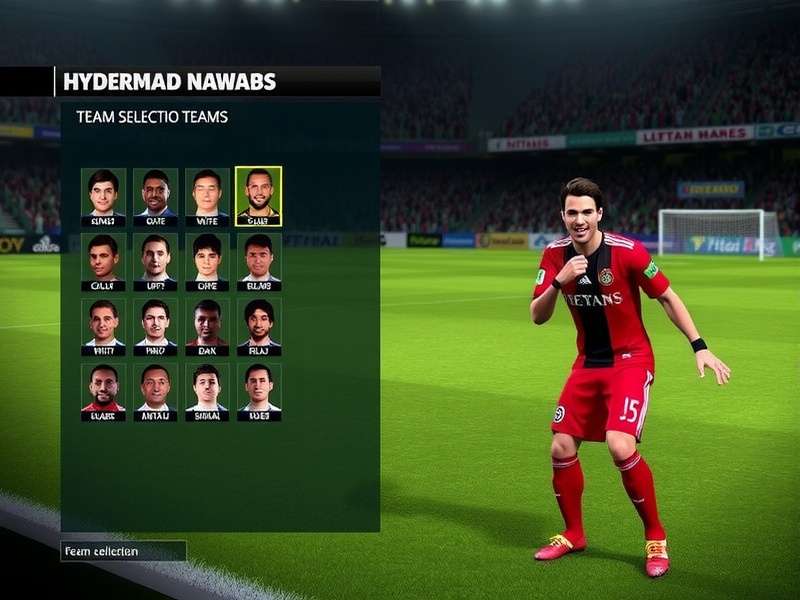Viewport: 800px width, 600px height.
Task: Choose the bearded player in red shirt
Action: click(103, 391)
